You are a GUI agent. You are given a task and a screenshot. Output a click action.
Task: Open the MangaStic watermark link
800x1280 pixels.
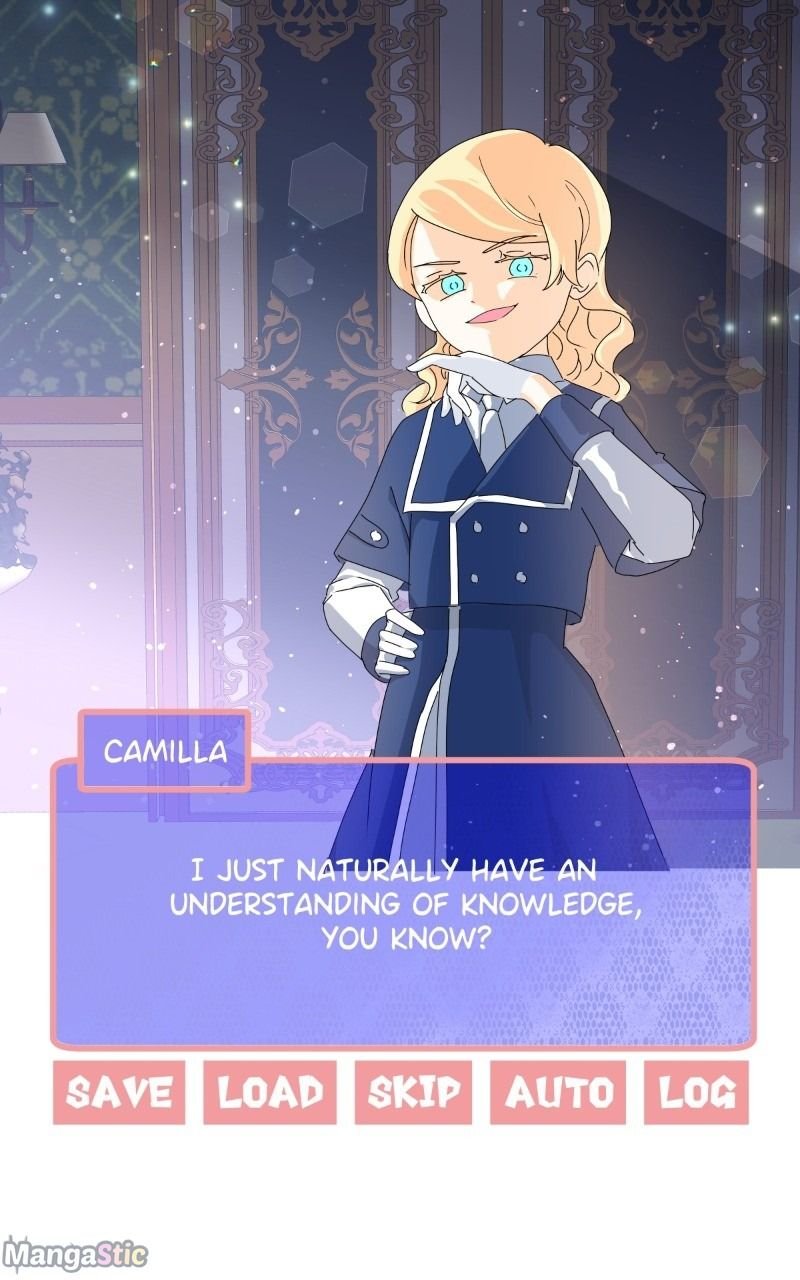75,1254
